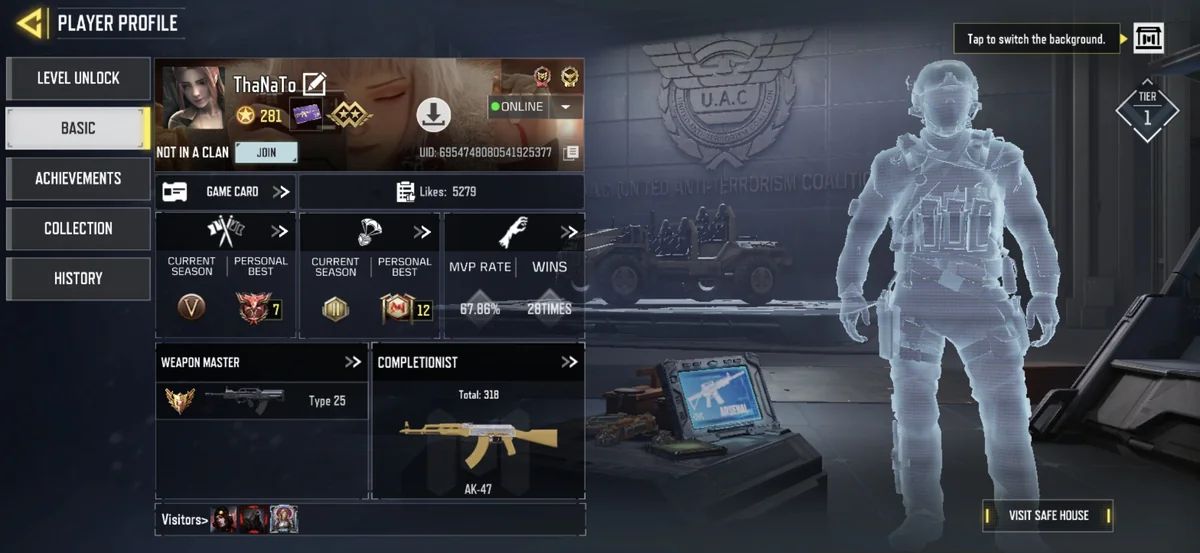Edit the ThaNaTo player name
Viewport: 1200px width, 553px height.
click(314, 84)
